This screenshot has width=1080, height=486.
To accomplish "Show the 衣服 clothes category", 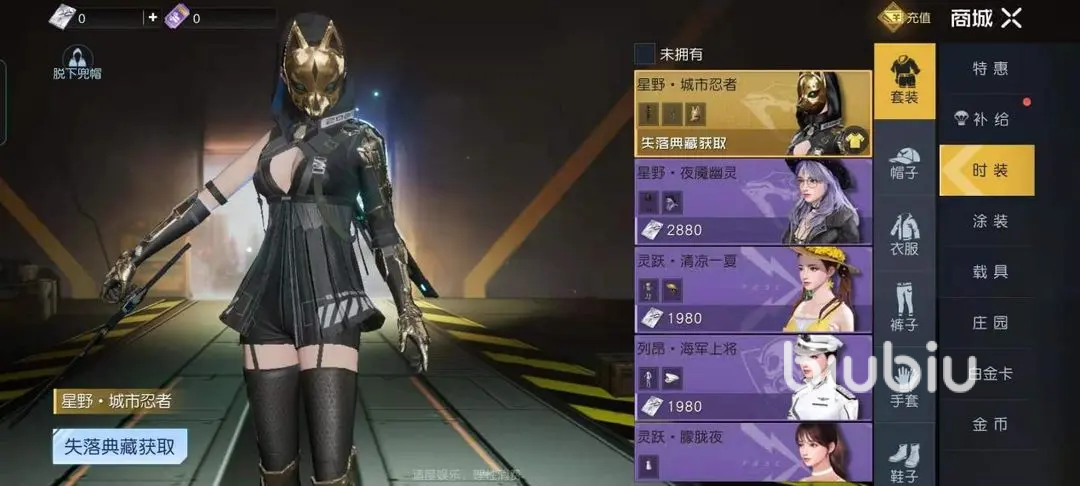I will [x=904, y=235].
